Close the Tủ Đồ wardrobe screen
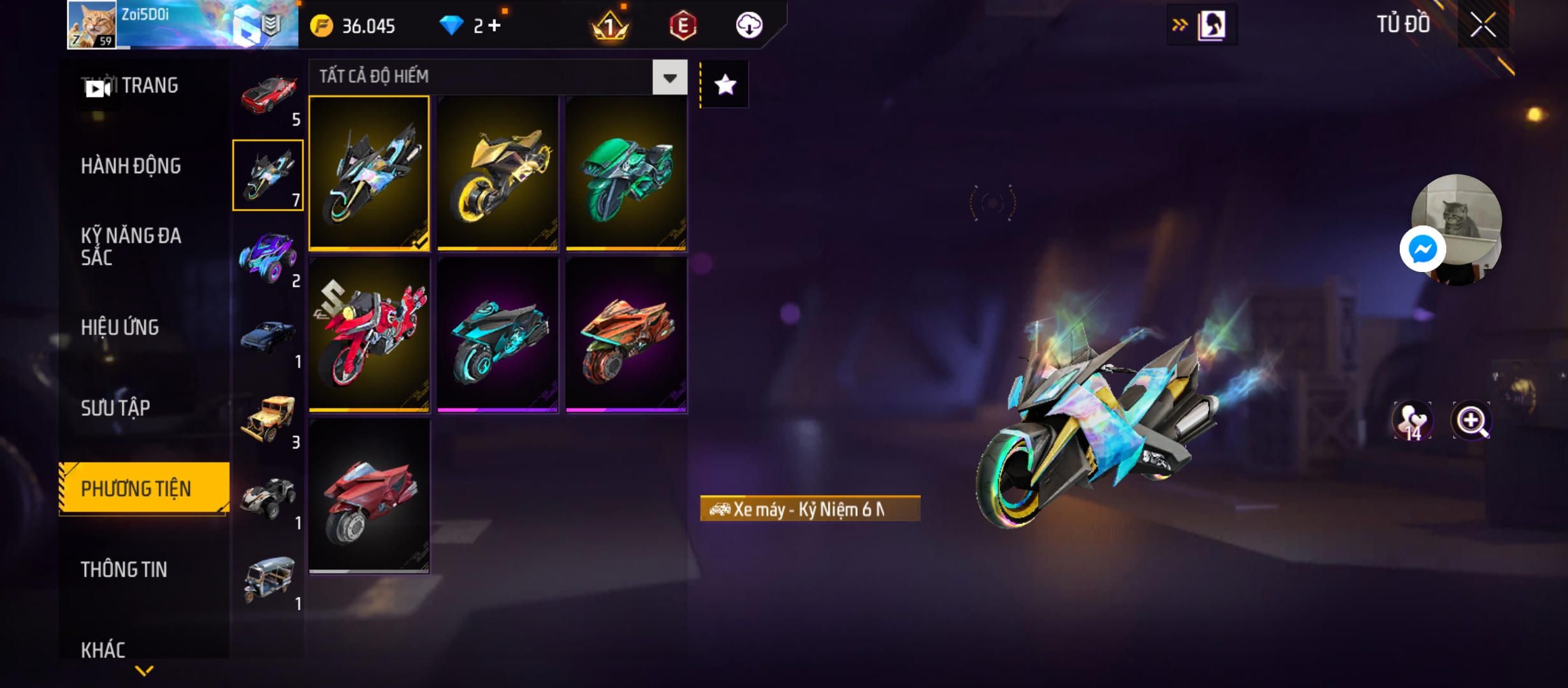Image resolution: width=1568 pixels, height=688 pixels. coord(1483,25)
